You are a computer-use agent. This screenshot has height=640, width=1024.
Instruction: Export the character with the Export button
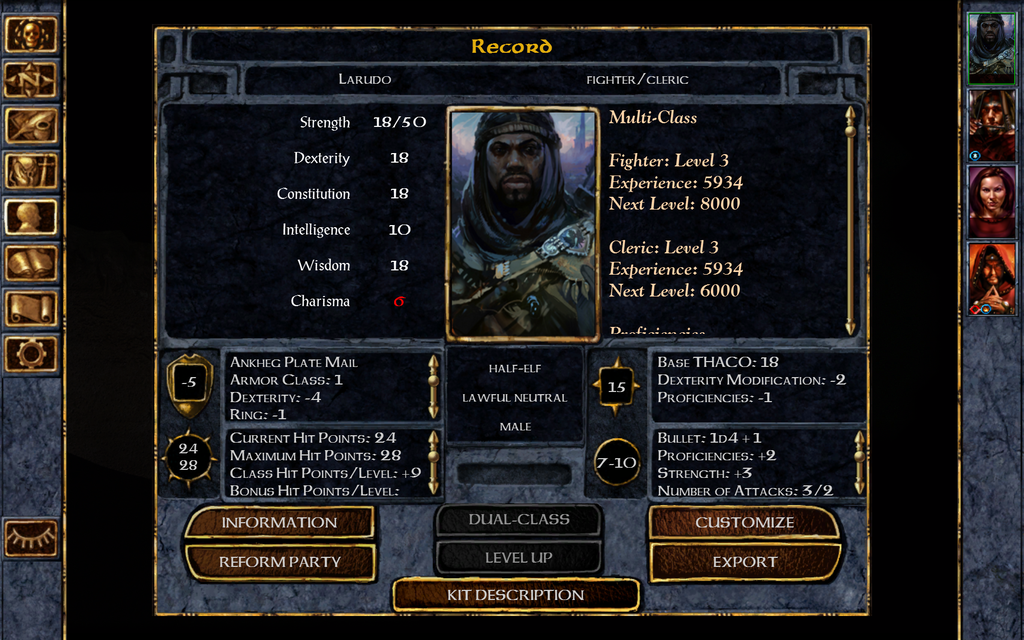coord(744,562)
